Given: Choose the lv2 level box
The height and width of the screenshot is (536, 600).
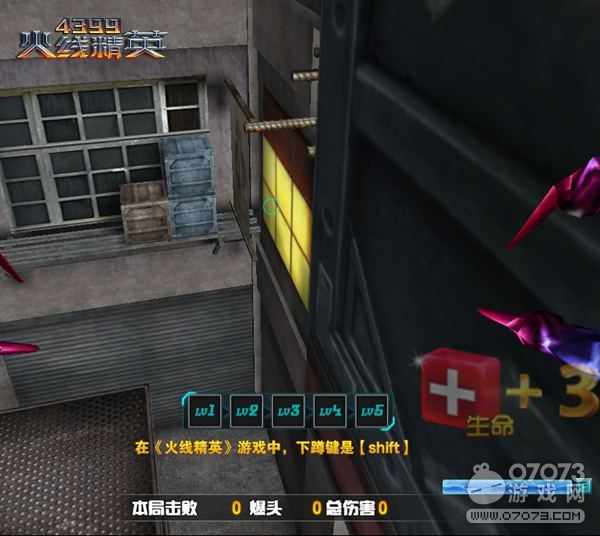Looking at the screenshot, I should [x=247, y=411].
